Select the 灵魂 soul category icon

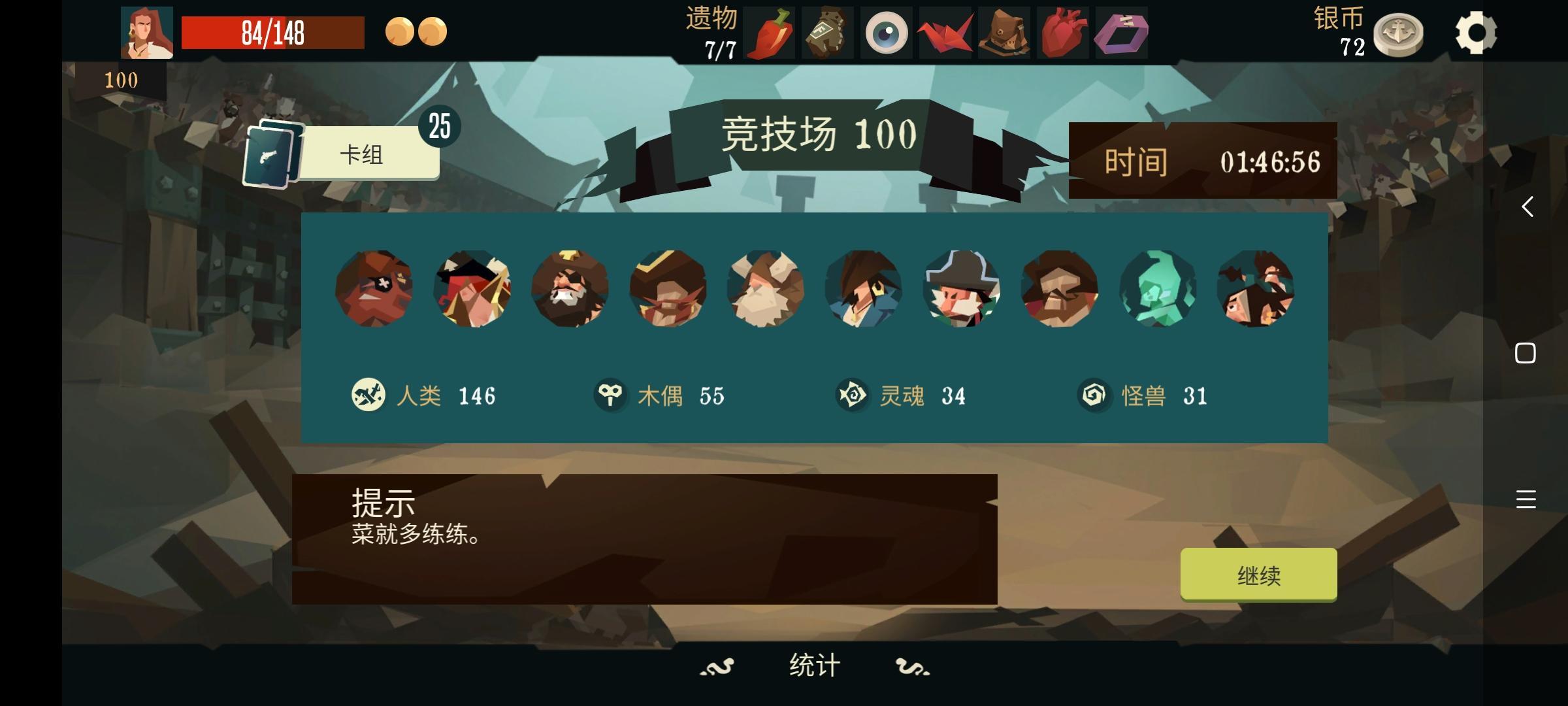[851, 395]
